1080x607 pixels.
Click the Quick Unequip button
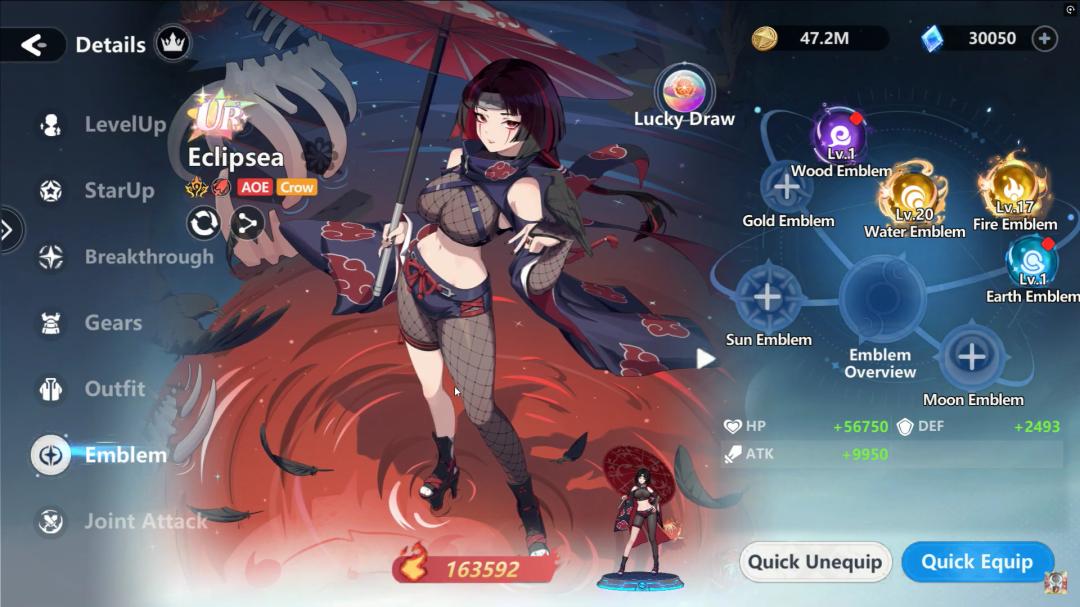815,562
